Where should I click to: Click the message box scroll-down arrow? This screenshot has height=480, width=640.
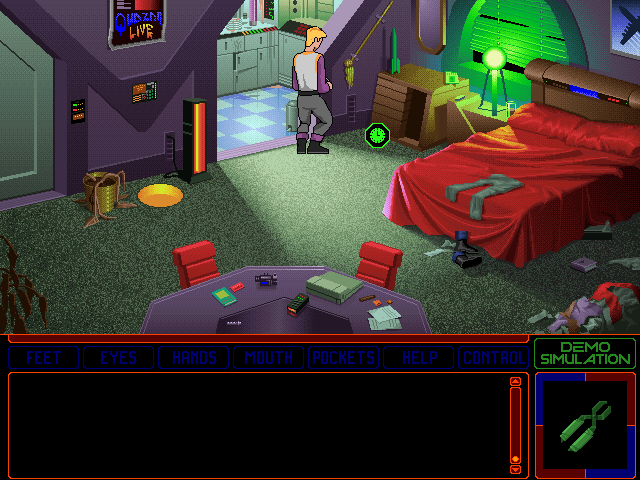point(516,468)
